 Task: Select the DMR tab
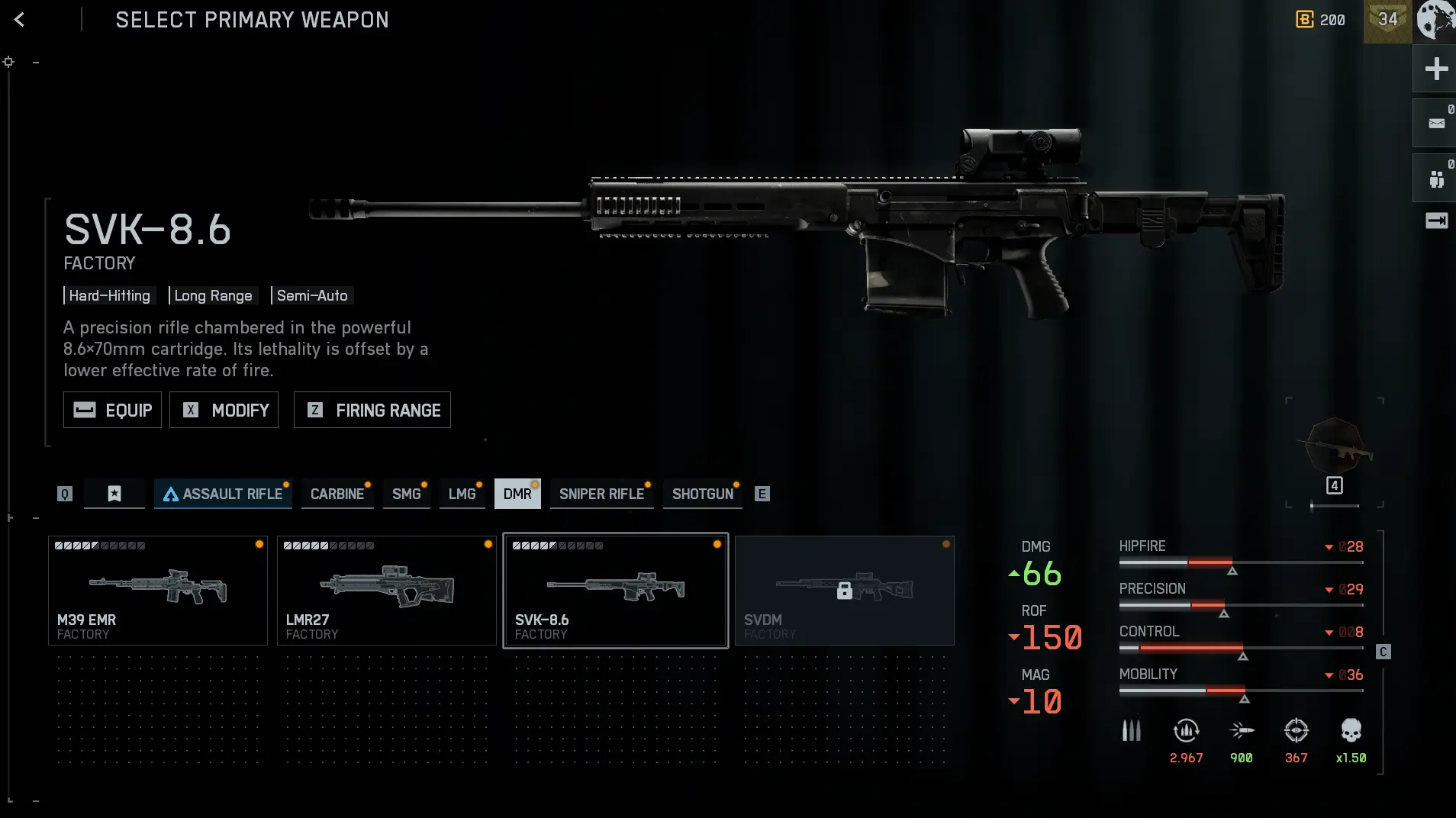517,494
